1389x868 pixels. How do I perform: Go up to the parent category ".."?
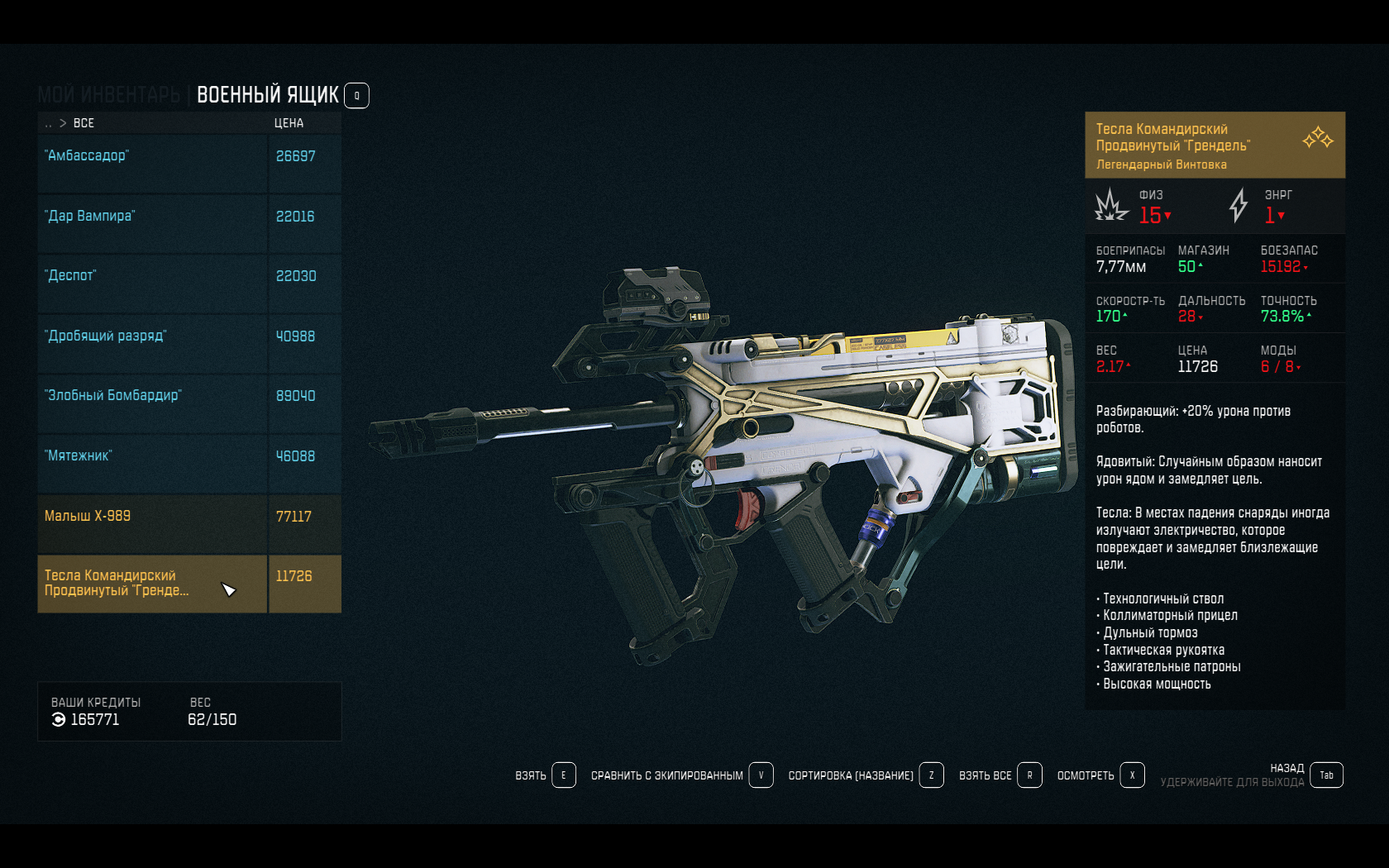48,123
